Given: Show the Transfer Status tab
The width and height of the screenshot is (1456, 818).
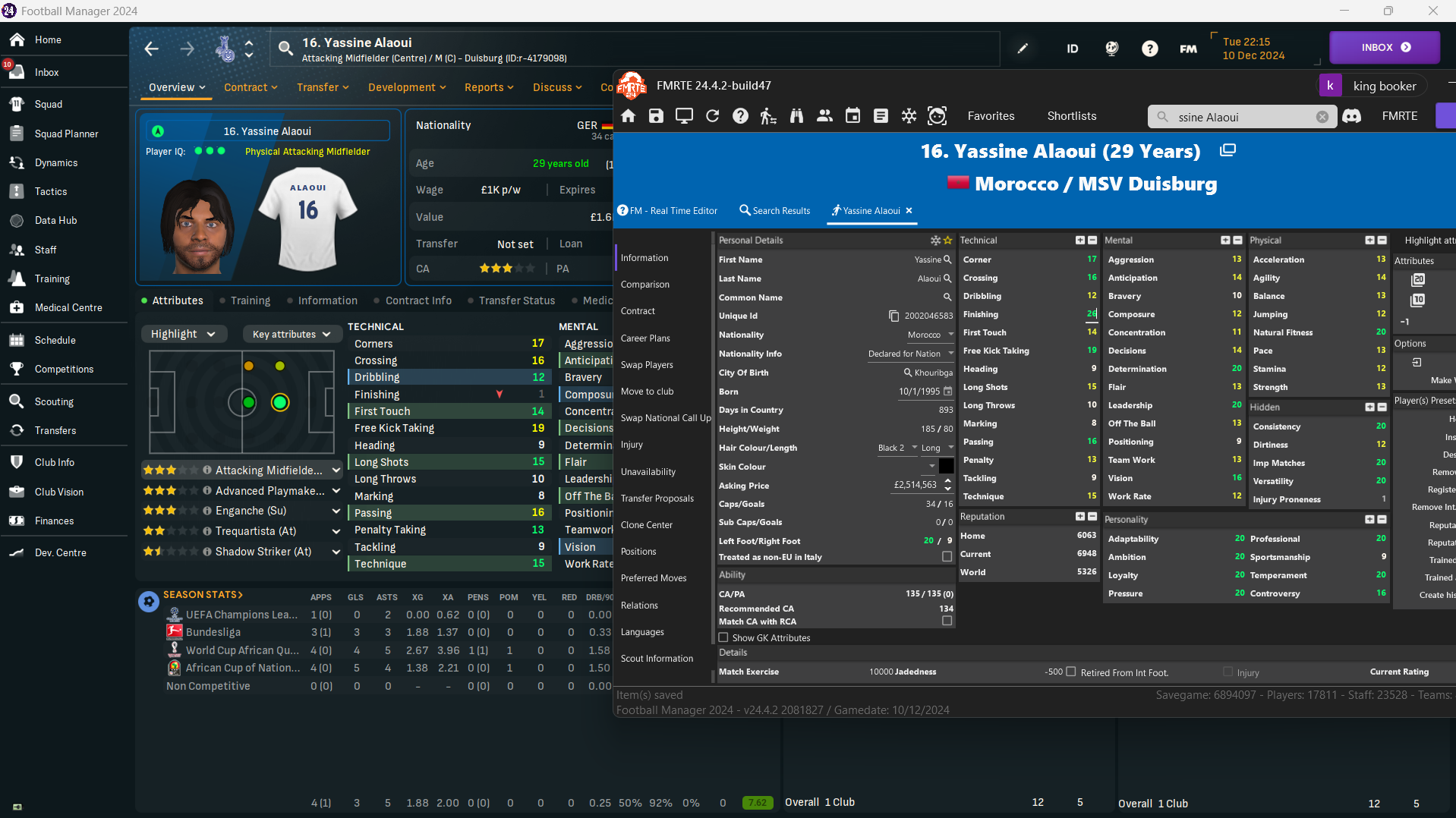Looking at the screenshot, I should (516, 300).
